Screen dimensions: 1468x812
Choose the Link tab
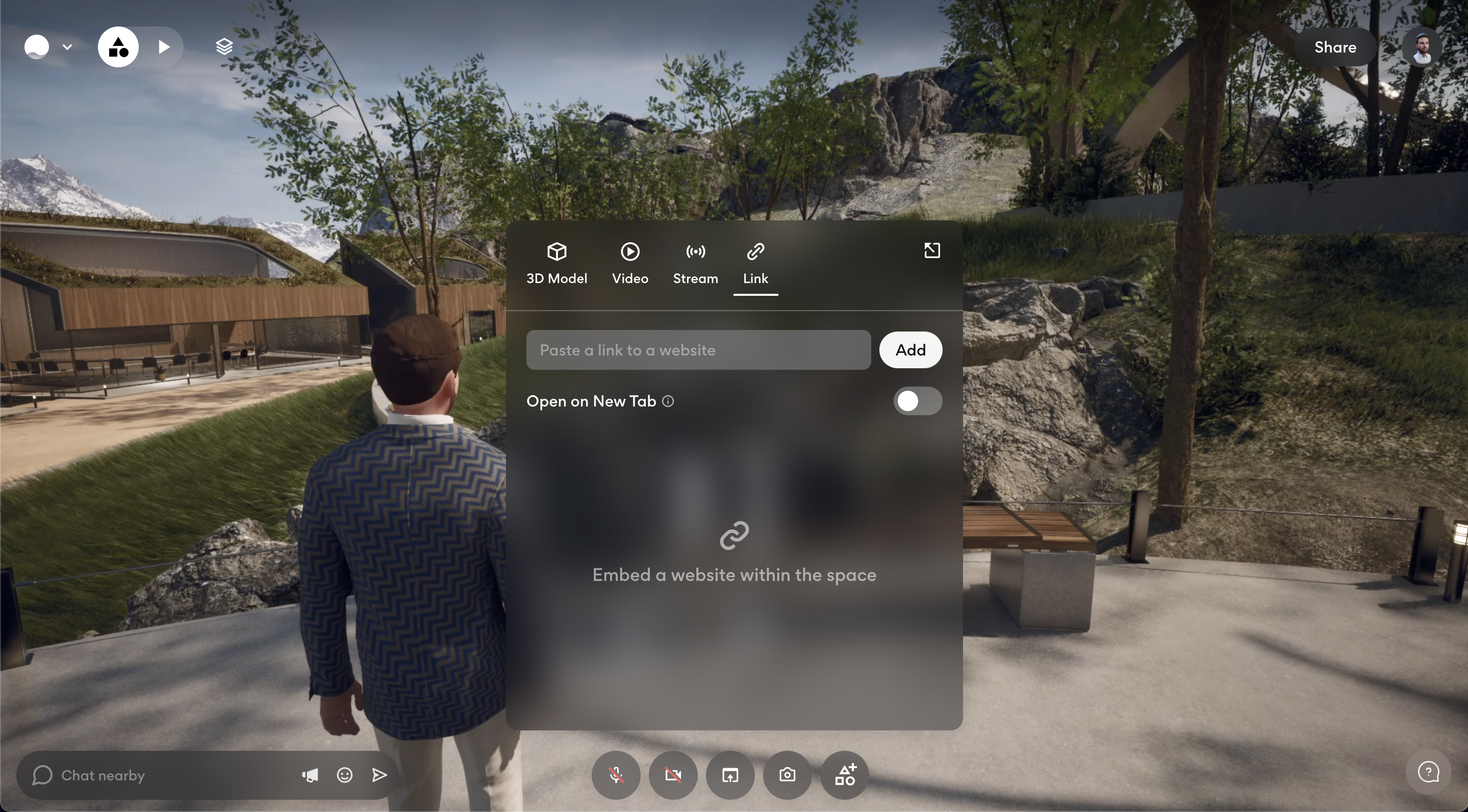click(755, 263)
